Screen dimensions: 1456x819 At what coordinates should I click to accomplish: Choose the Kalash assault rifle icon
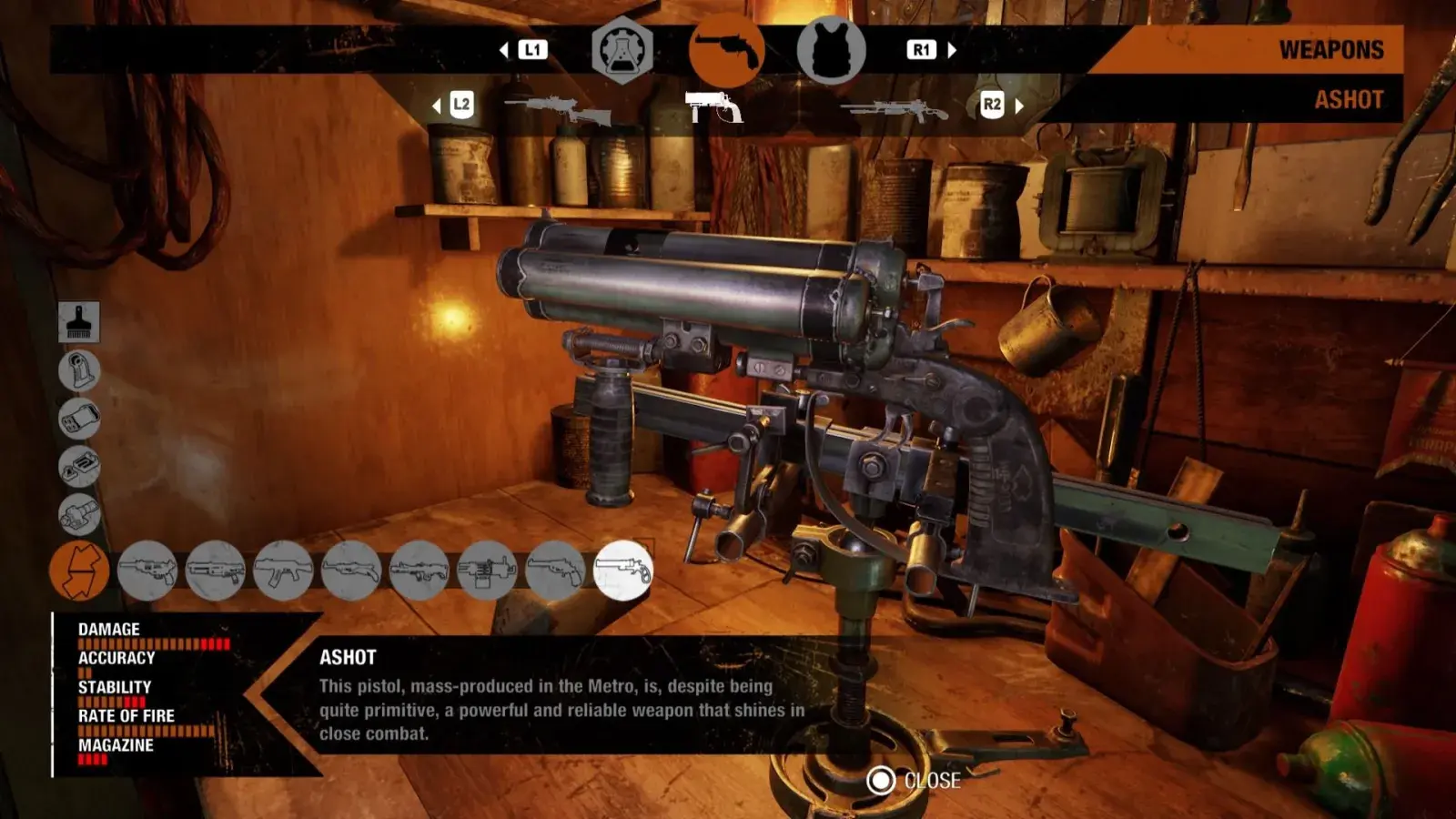coord(283,571)
